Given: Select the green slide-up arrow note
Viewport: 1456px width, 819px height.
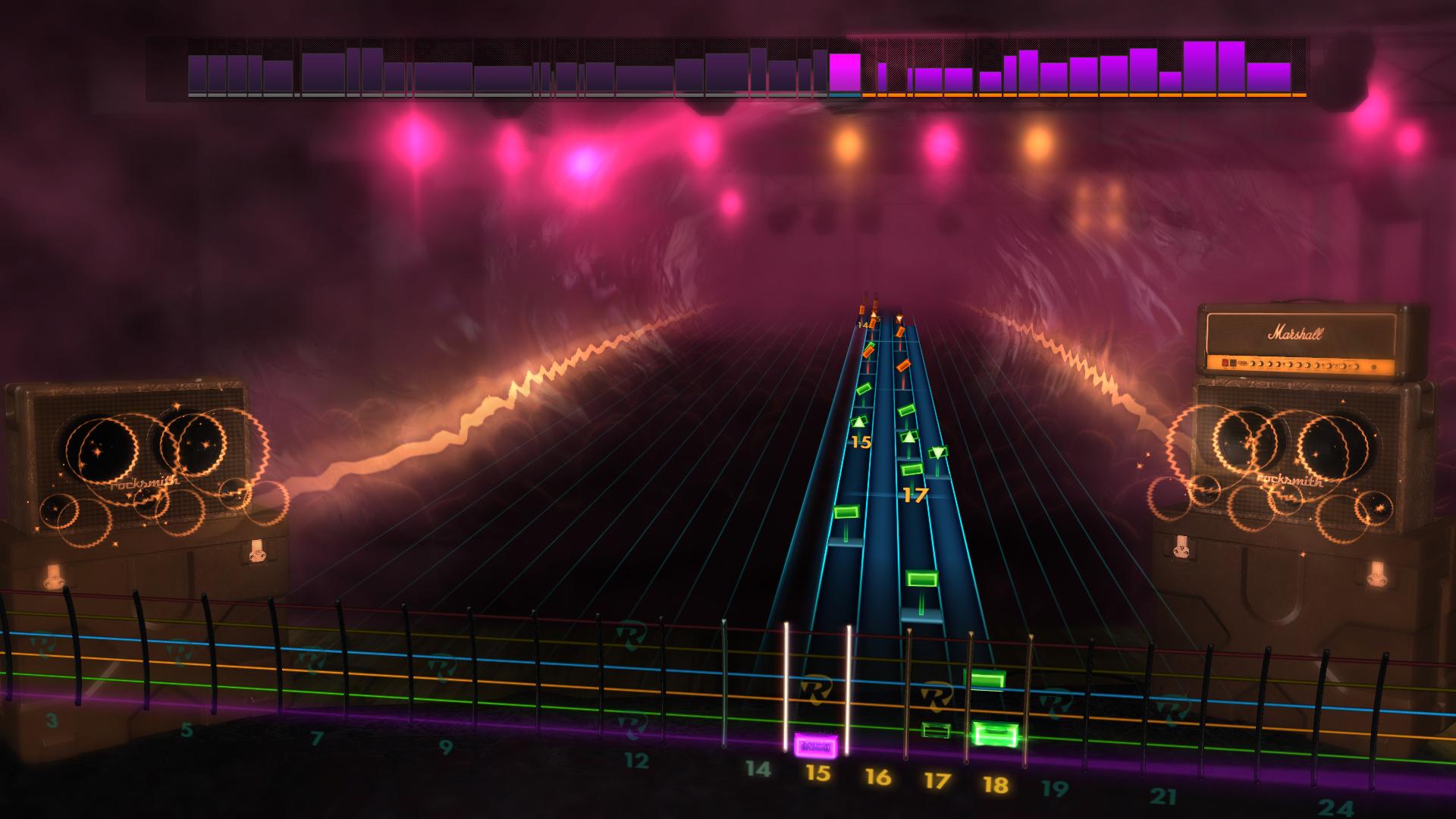Looking at the screenshot, I should [859, 423].
